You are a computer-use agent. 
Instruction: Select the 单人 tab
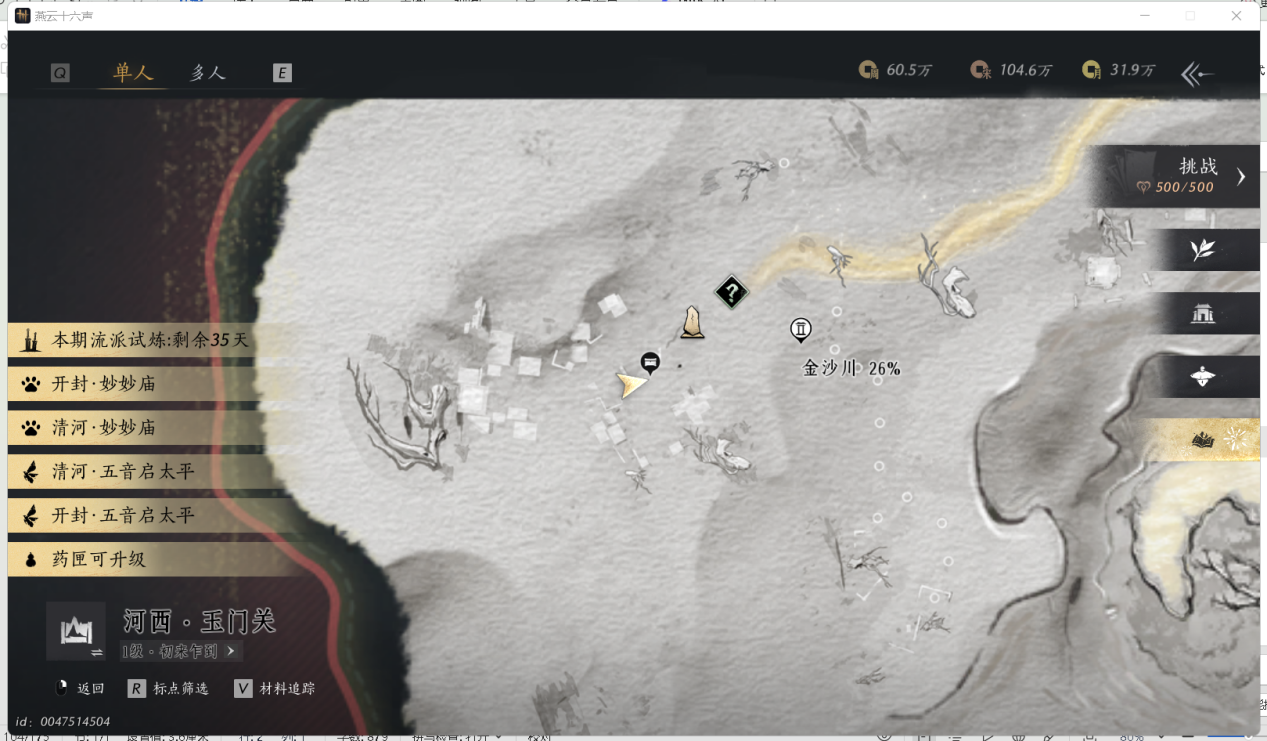(133, 73)
